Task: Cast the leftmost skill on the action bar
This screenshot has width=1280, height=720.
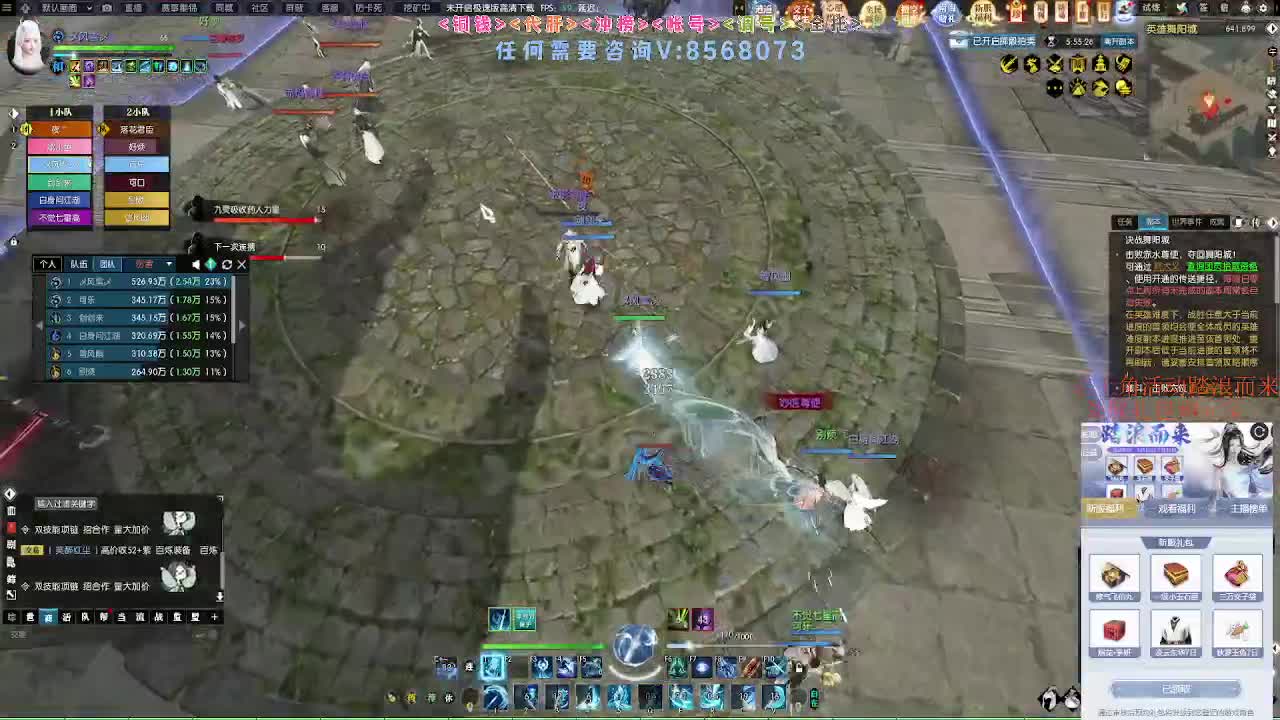Action: (x=492, y=668)
